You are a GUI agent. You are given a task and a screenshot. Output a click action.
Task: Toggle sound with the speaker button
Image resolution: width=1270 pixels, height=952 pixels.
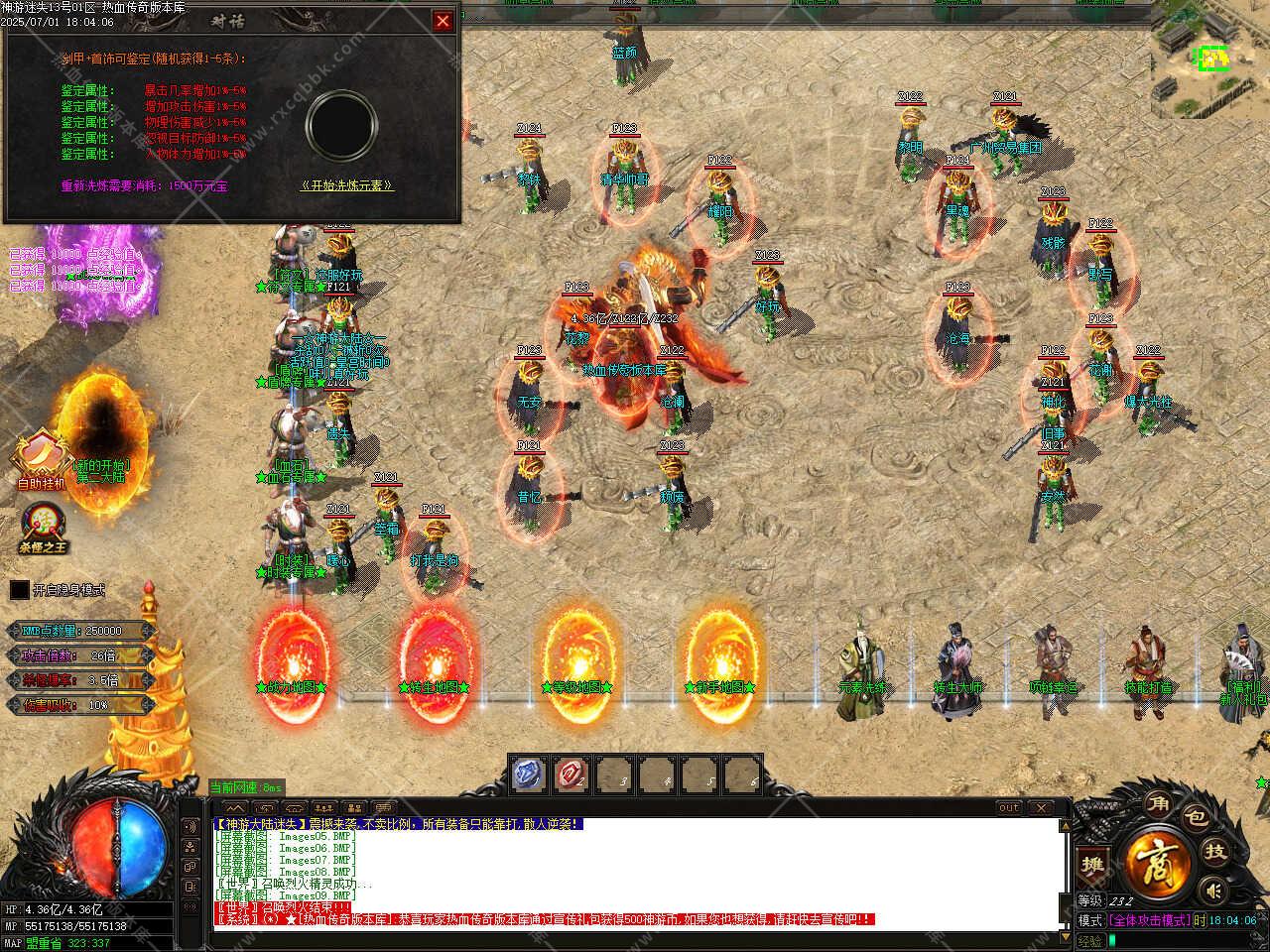point(1212,890)
